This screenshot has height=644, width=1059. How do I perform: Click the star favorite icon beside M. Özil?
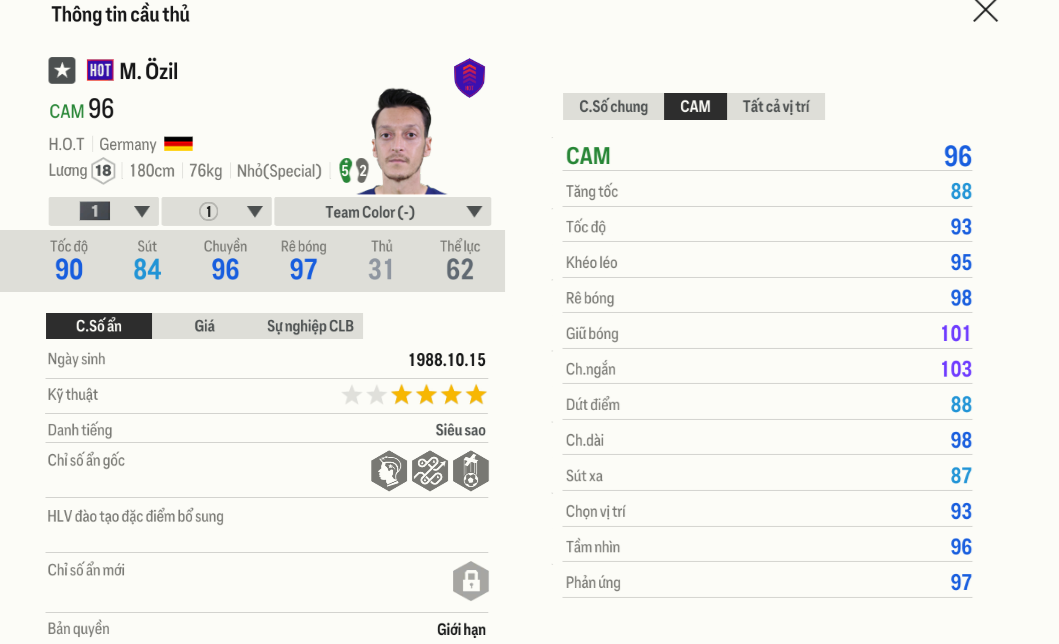tap(62, 70)
